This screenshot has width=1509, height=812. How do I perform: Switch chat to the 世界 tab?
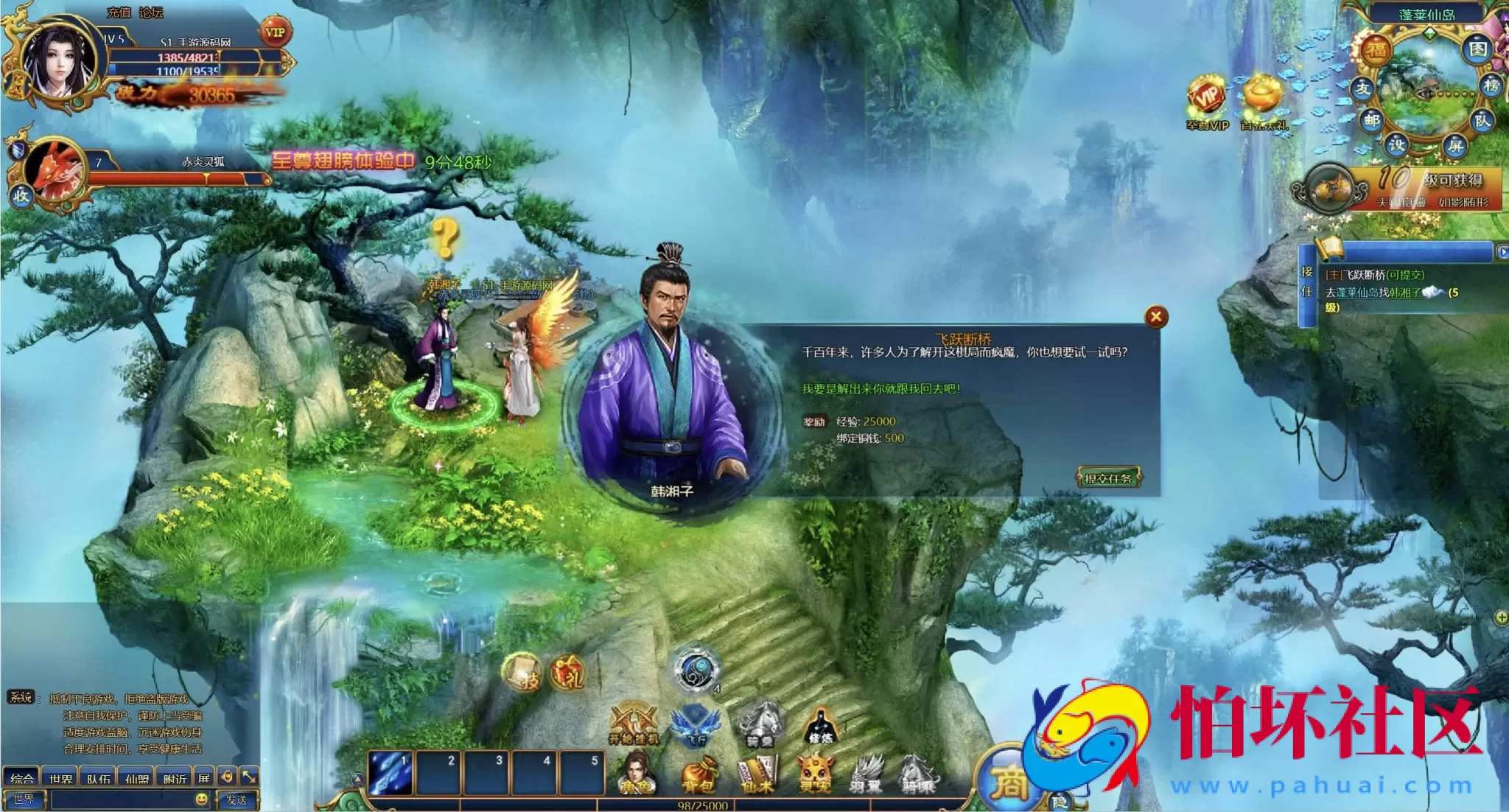point(60,778)
